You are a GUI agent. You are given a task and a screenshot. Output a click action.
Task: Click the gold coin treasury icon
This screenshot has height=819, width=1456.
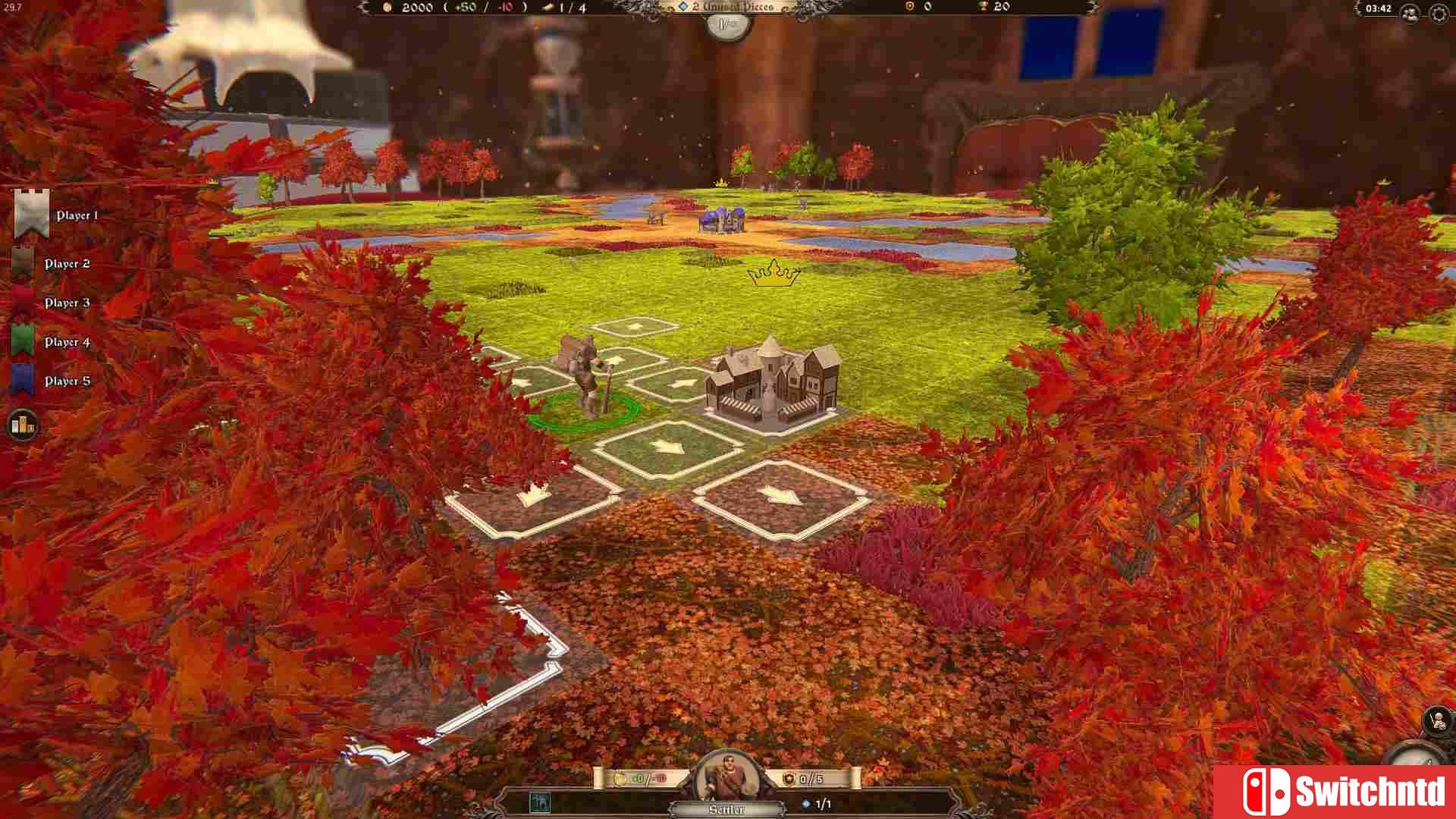[388, 8]
